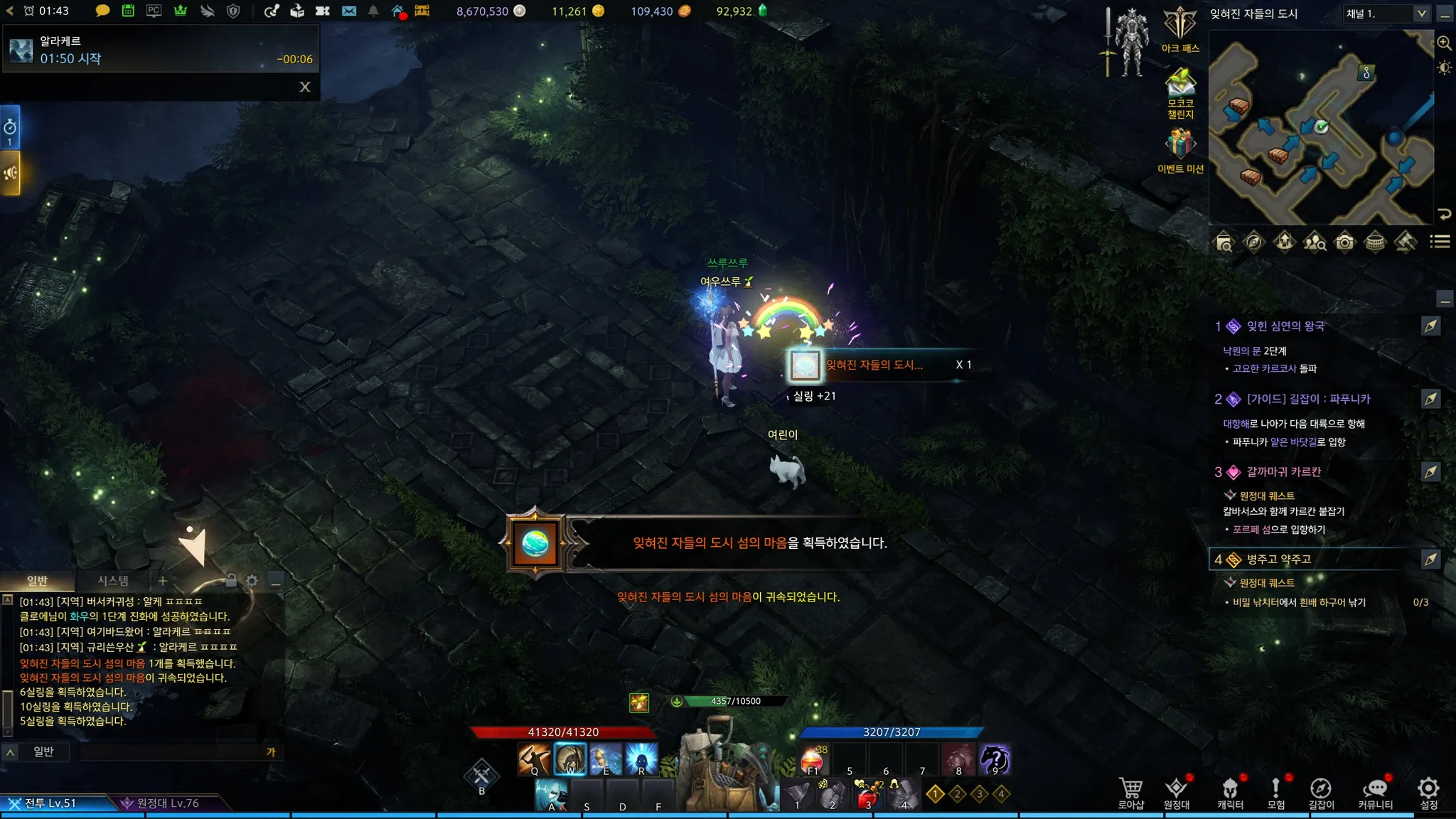Select the 일반 chat tab
Image resolution: width=1456 pixels, height=819 pixels.
(x=37, y=581)
